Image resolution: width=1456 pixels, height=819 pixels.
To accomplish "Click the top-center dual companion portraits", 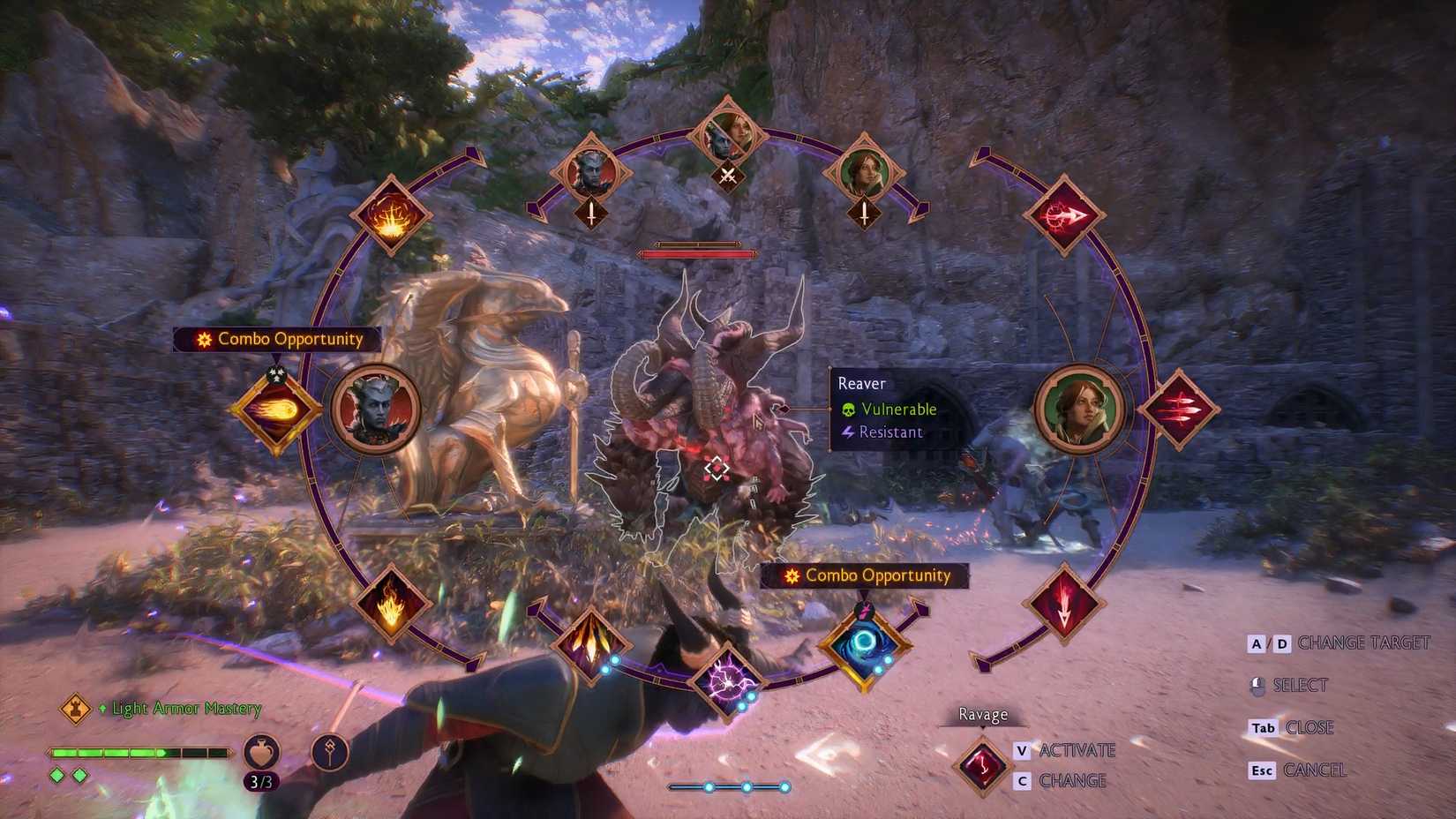I will click(x=727, y=134).
